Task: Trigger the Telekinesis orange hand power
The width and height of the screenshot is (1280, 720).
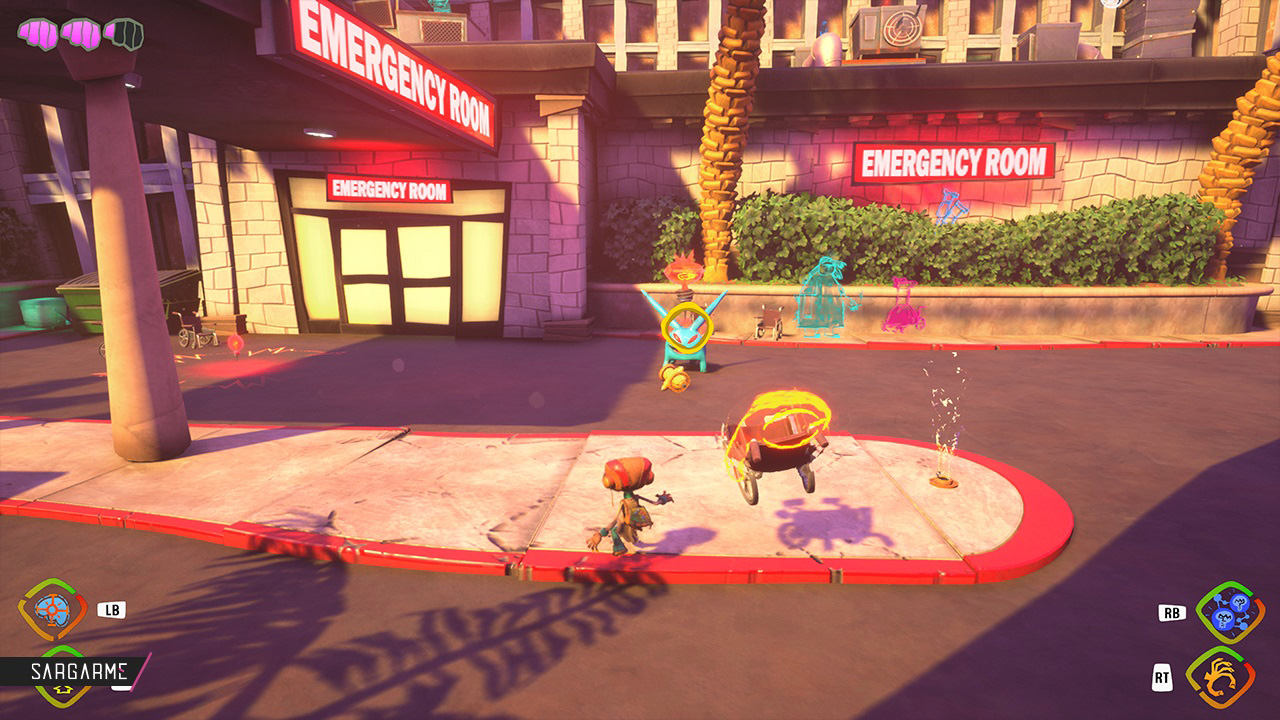Action: coord(1220,678)
